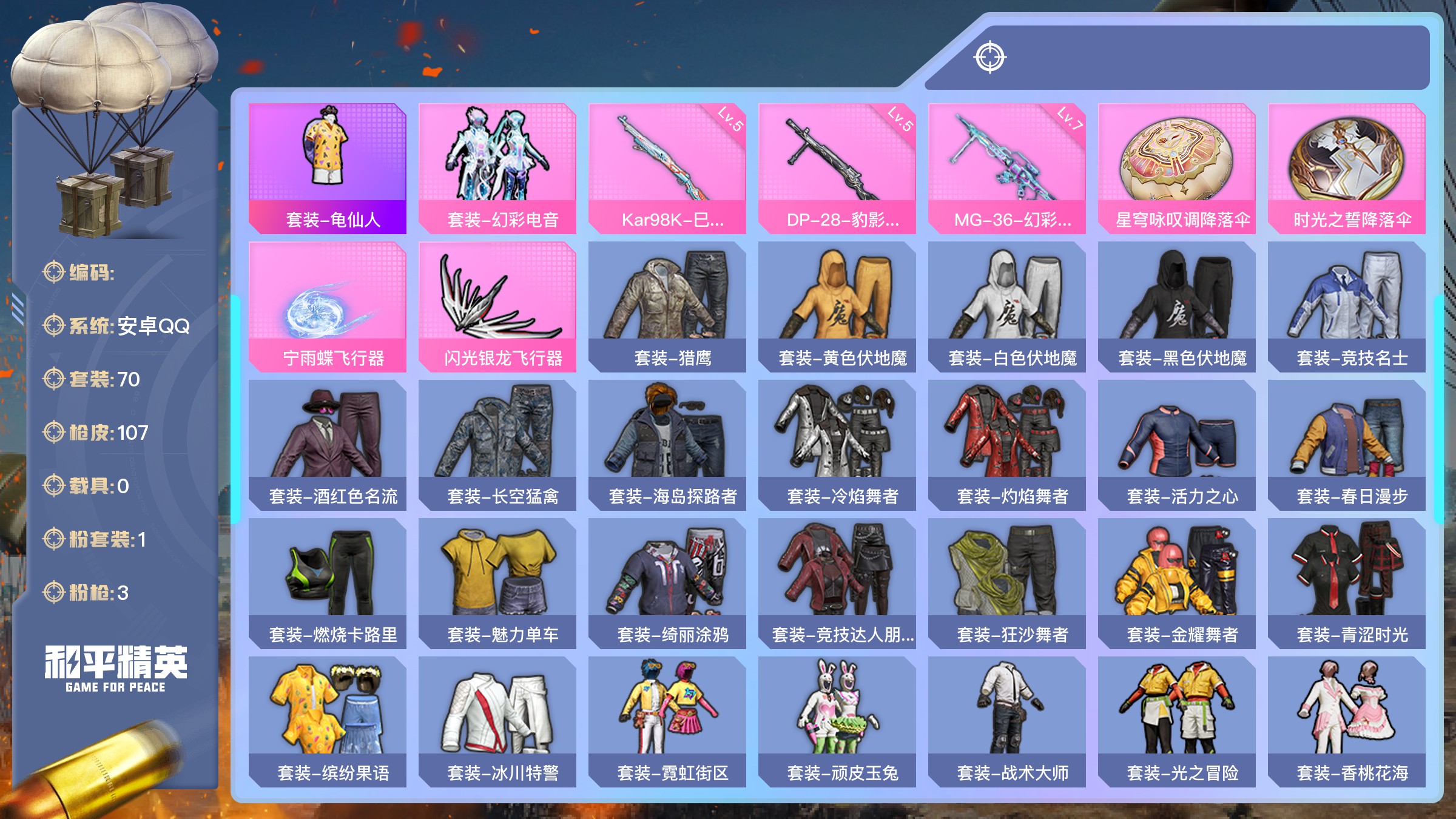
Task: Choose the 套装-灼焰舞者 outfit tile
Action: pyautogui.click(x=1007, y=445)
